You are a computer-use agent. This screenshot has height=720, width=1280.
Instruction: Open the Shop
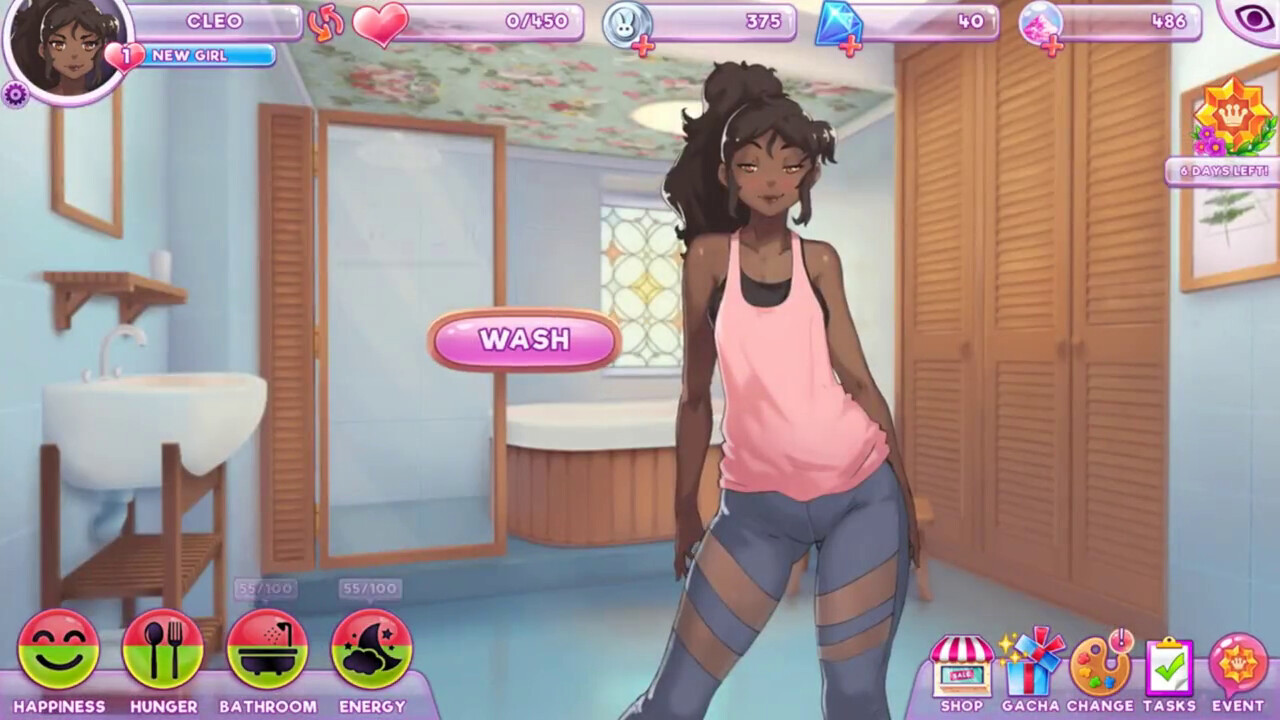click(x=962, y=668)
